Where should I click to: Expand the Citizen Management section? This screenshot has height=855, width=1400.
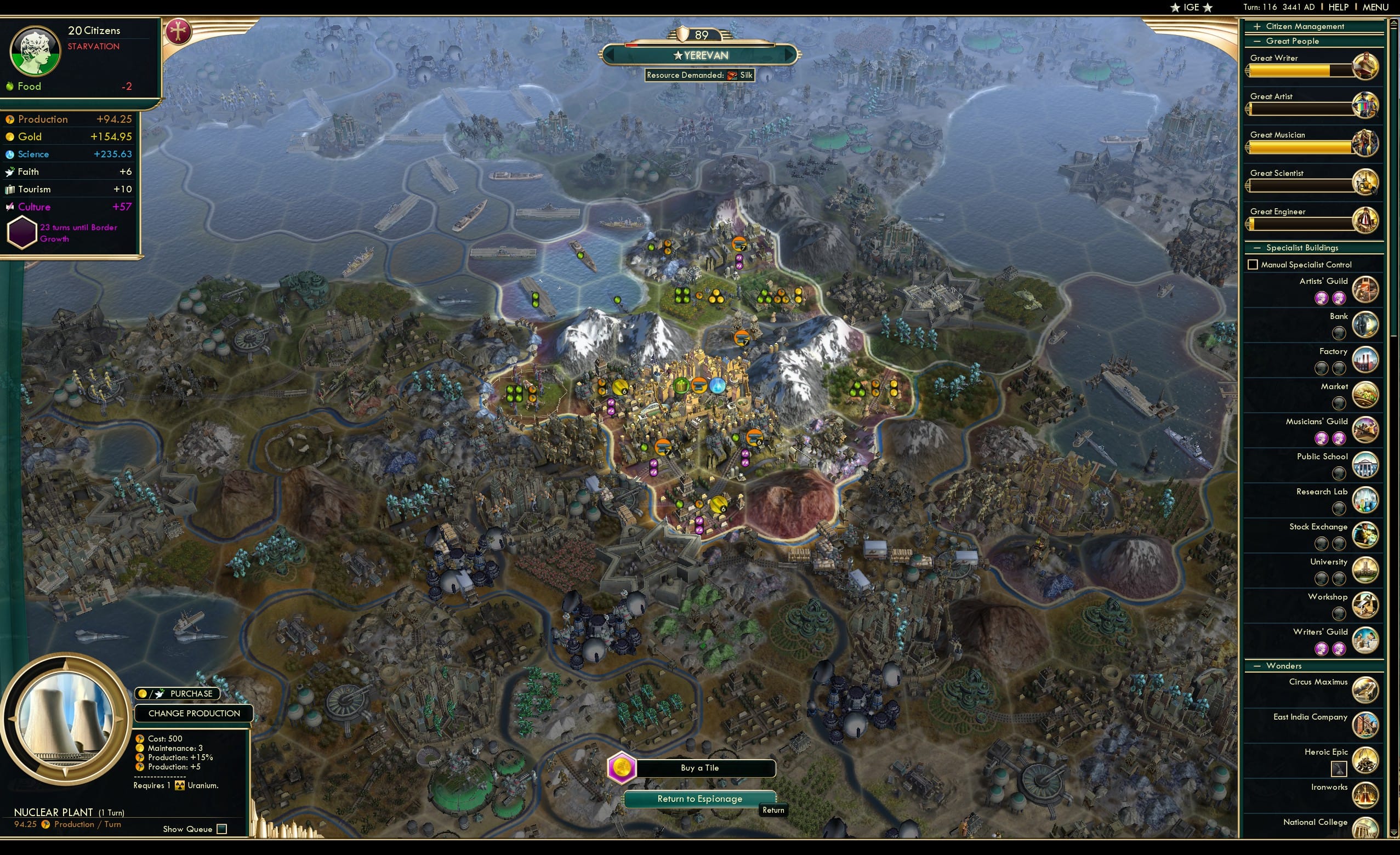(x=1257, y=26)
